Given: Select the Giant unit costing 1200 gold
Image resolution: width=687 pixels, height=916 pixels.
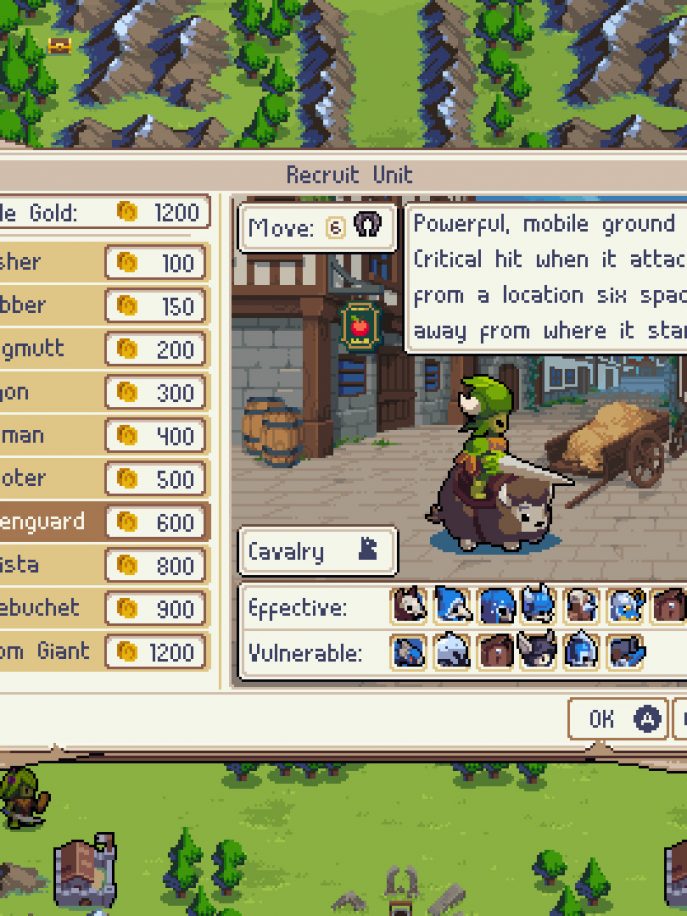Looking at the screenshot, I should point(100,652).
